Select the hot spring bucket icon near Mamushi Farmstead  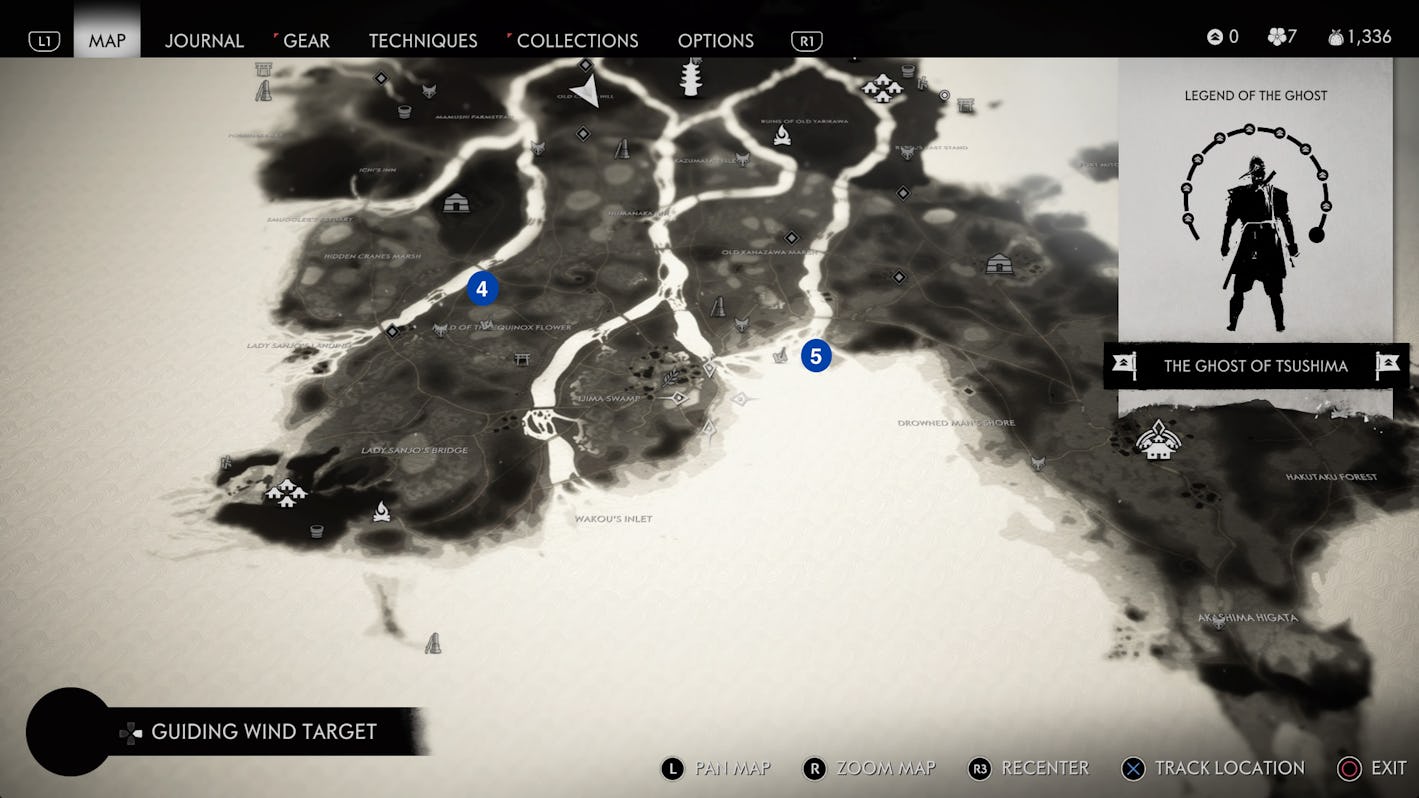pyautogui.click(x=404, y=112)
